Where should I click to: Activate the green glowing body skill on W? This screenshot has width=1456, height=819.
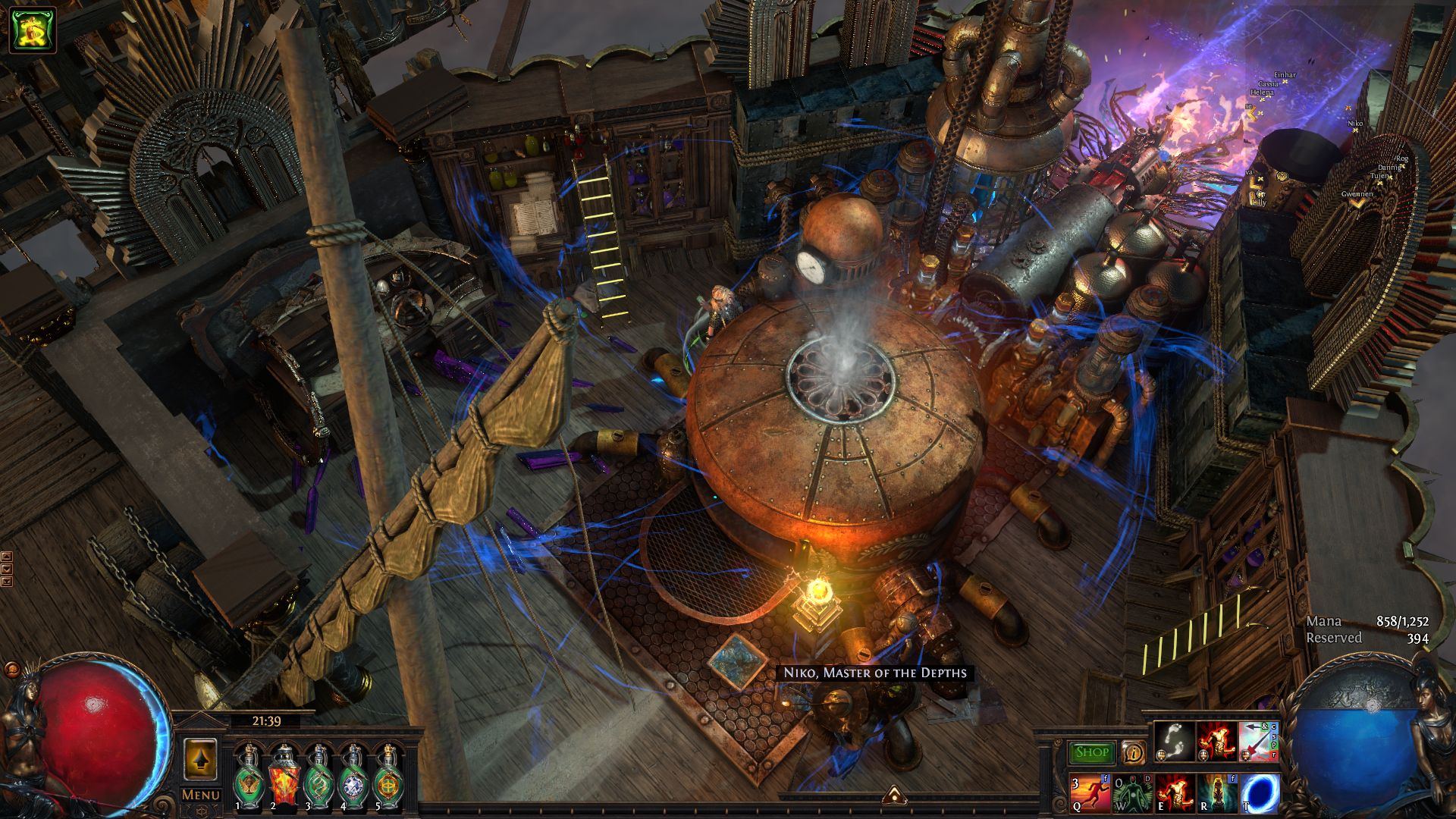tap(1132, 792)
